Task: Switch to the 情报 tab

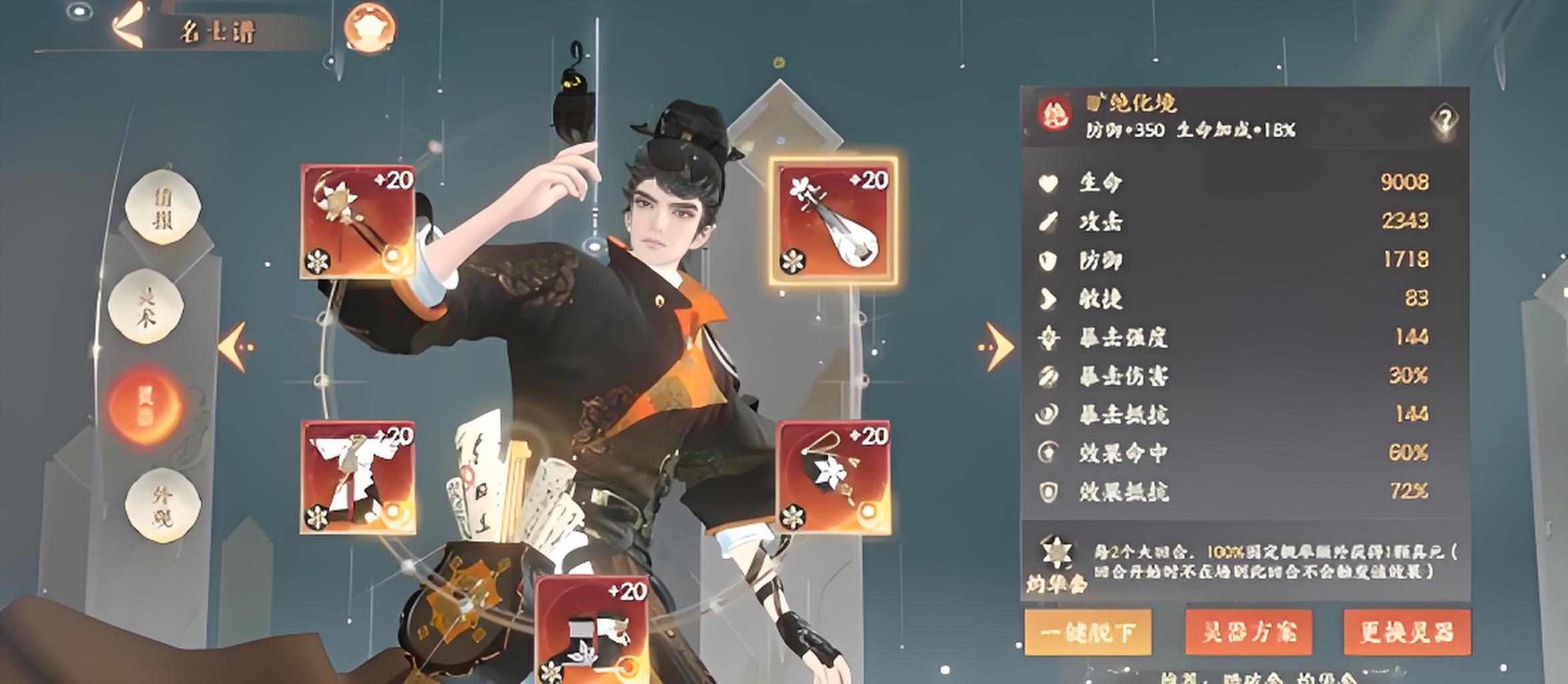Action: 163,207
